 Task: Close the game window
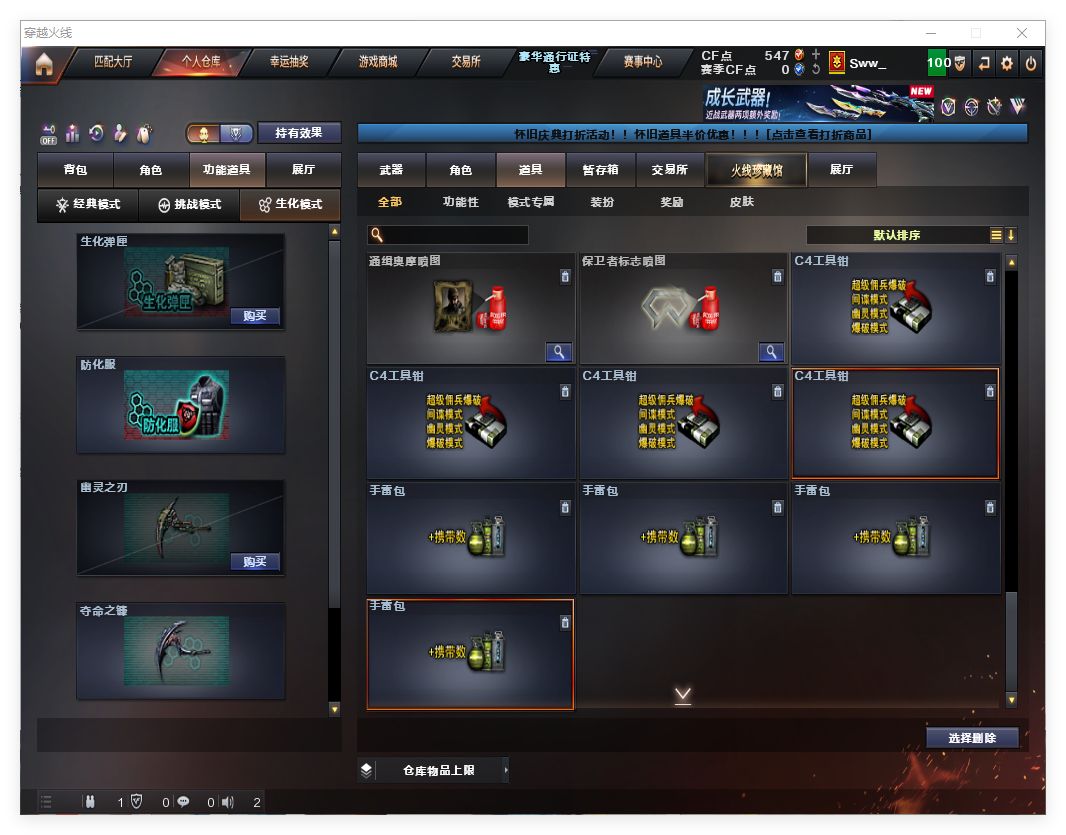(1022, 33)
